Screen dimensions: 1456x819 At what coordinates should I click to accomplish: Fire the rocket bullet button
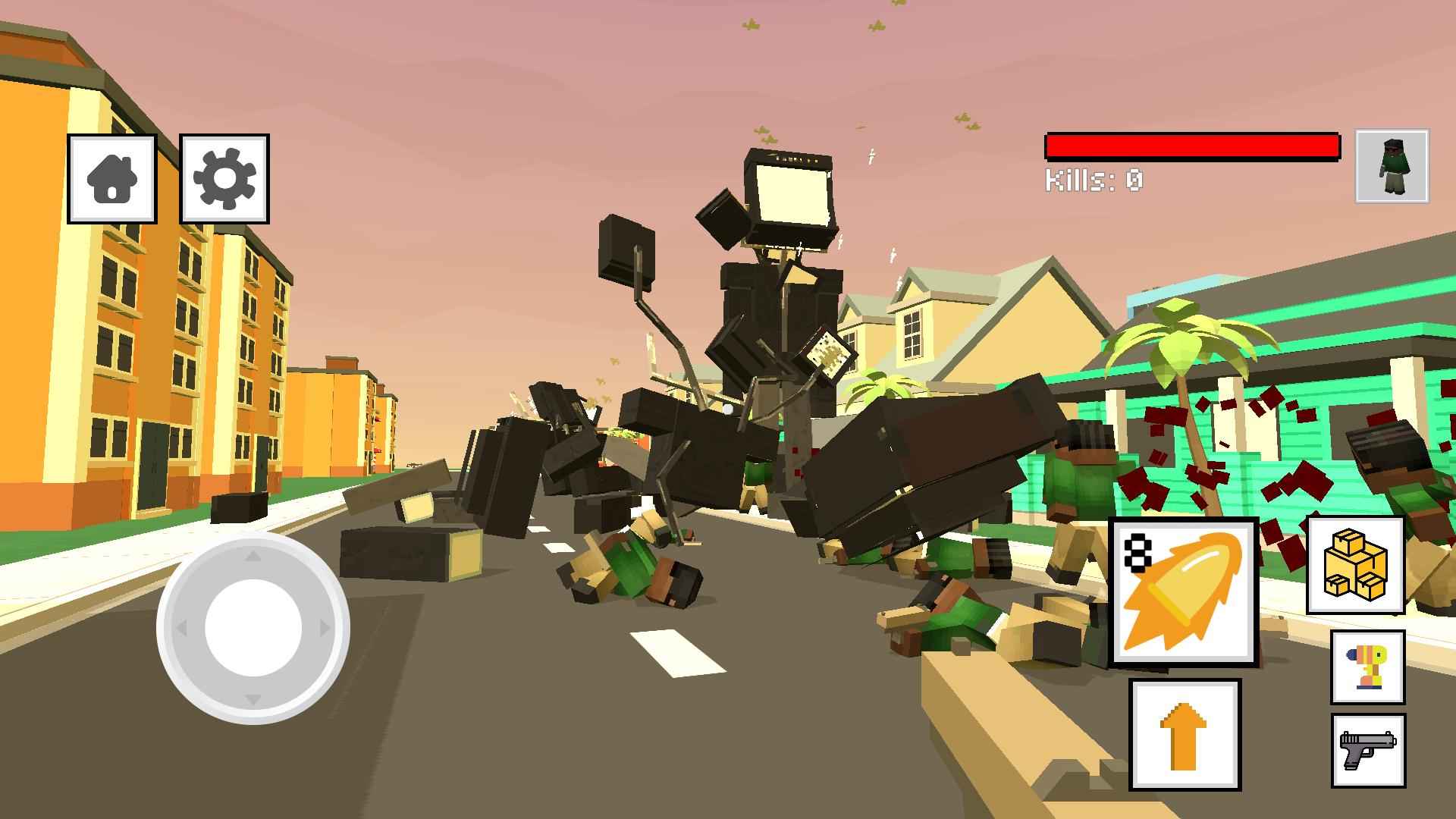(x=1184, y=592)
